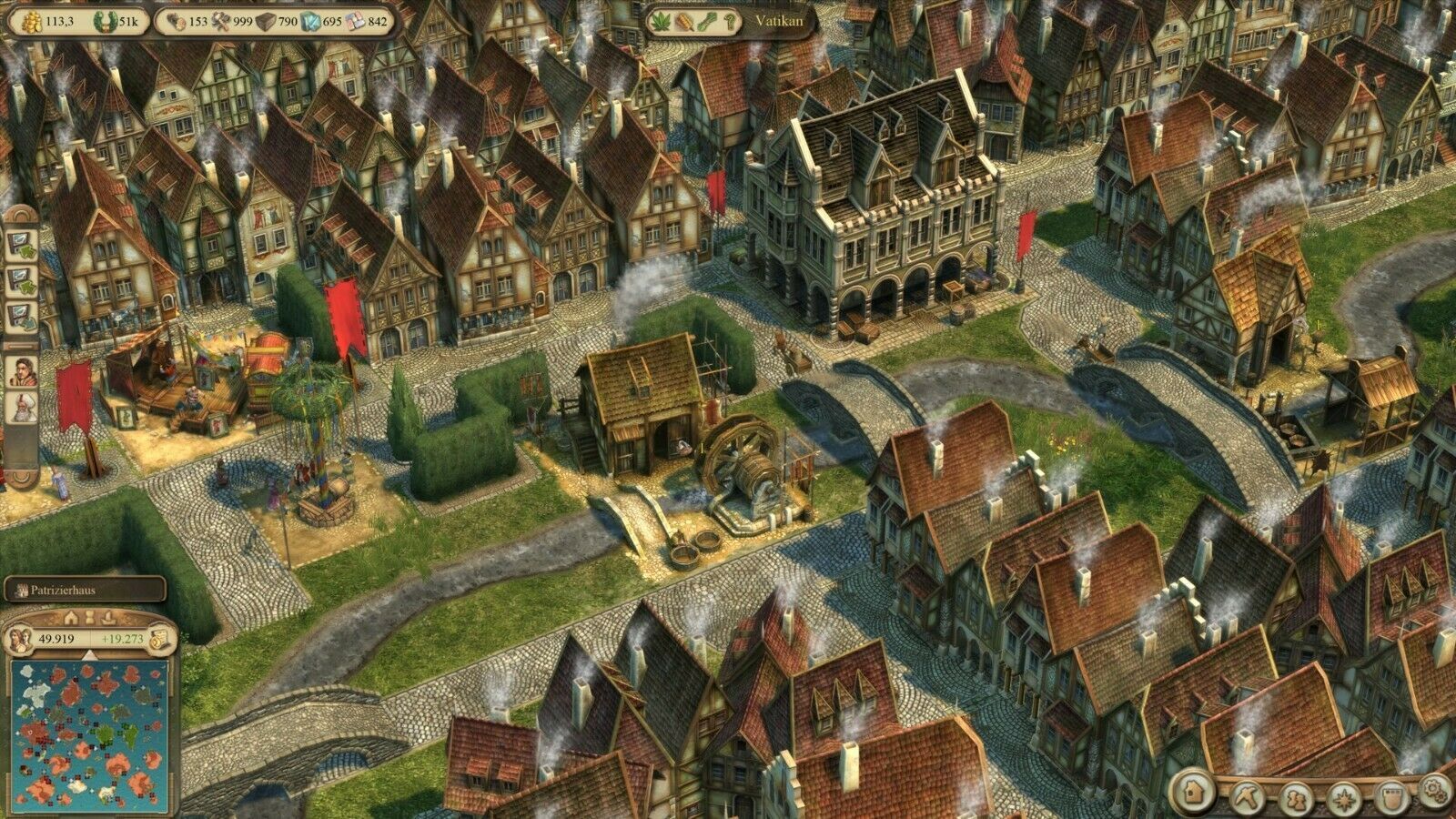
Task: Open the shield emblem menu
Action: (x=1390, y=795)
